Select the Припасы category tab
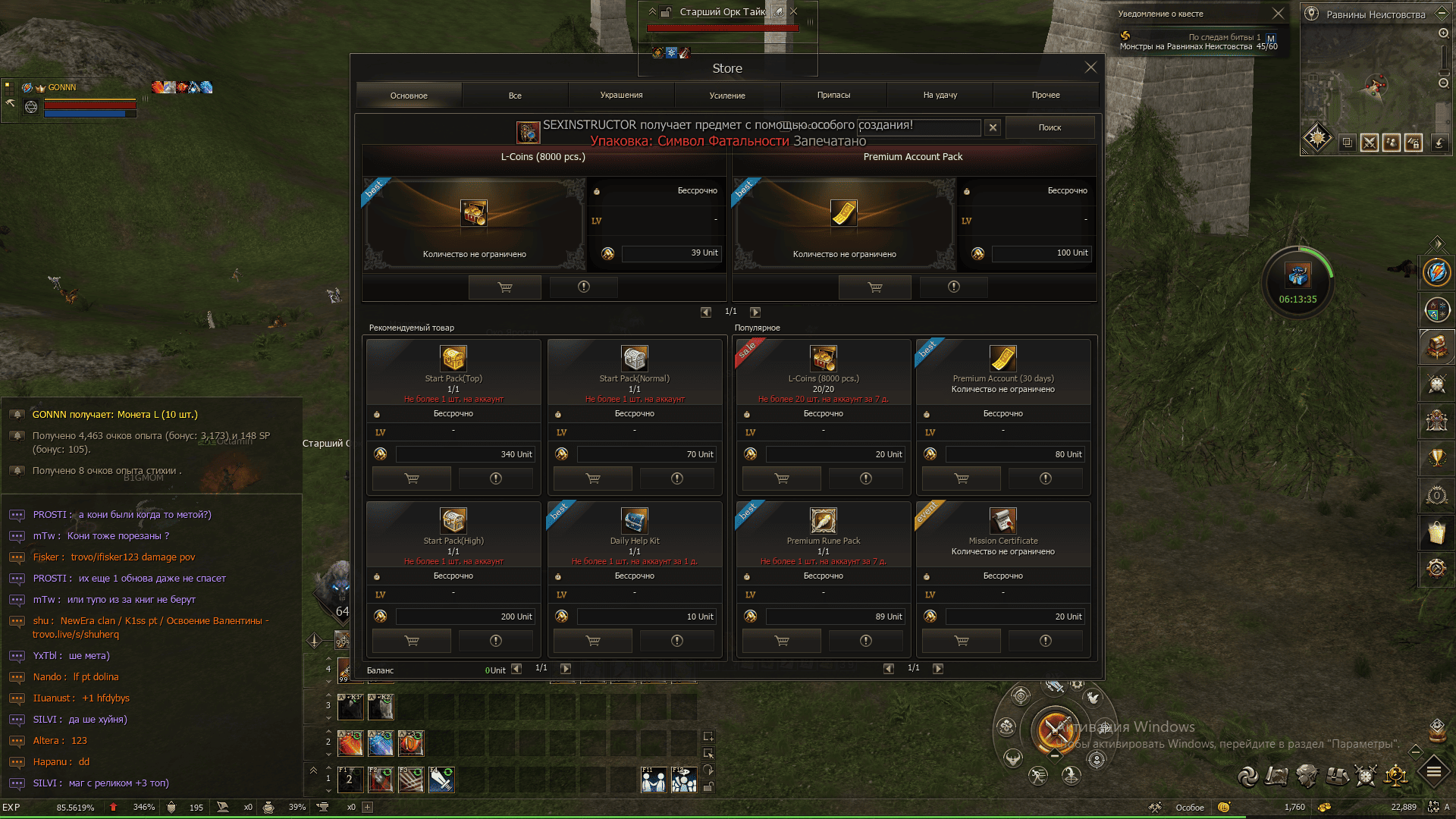Screen dimensions: 1456x819 click(x=833, y=96)
